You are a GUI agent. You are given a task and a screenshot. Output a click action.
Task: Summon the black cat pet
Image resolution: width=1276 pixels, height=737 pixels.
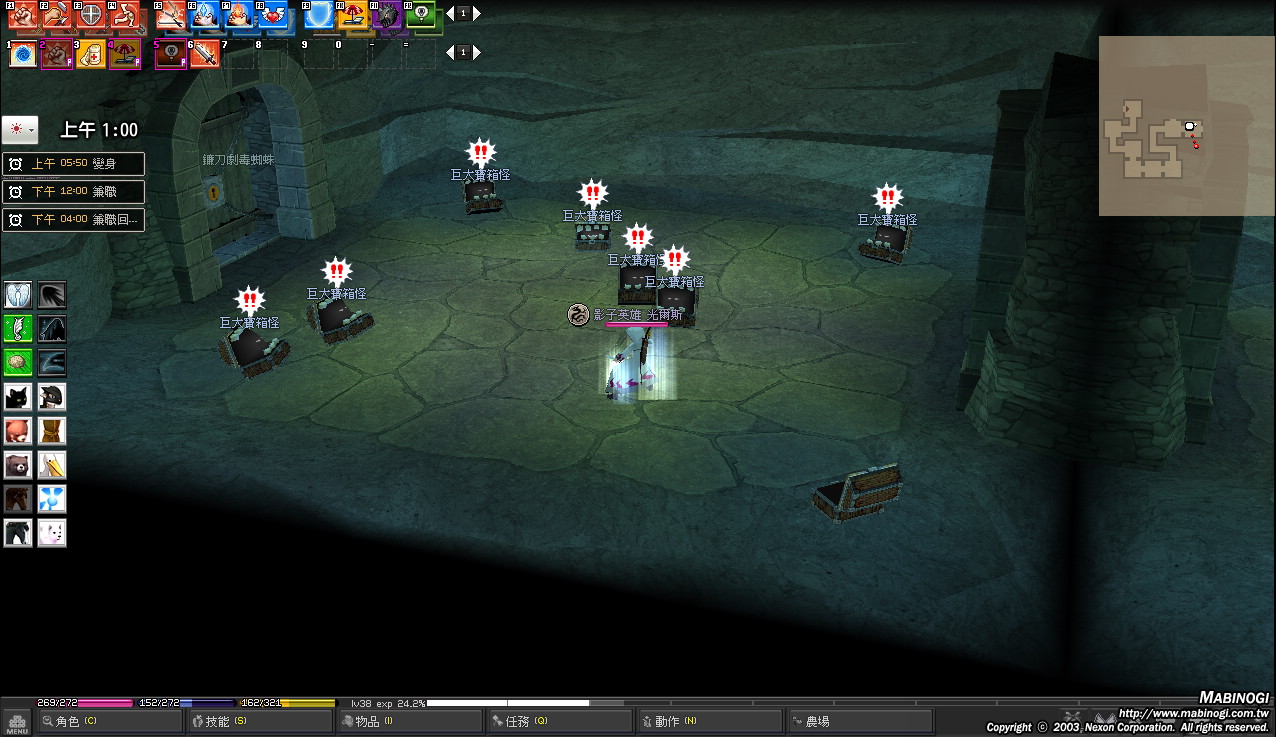click(18, 397)
